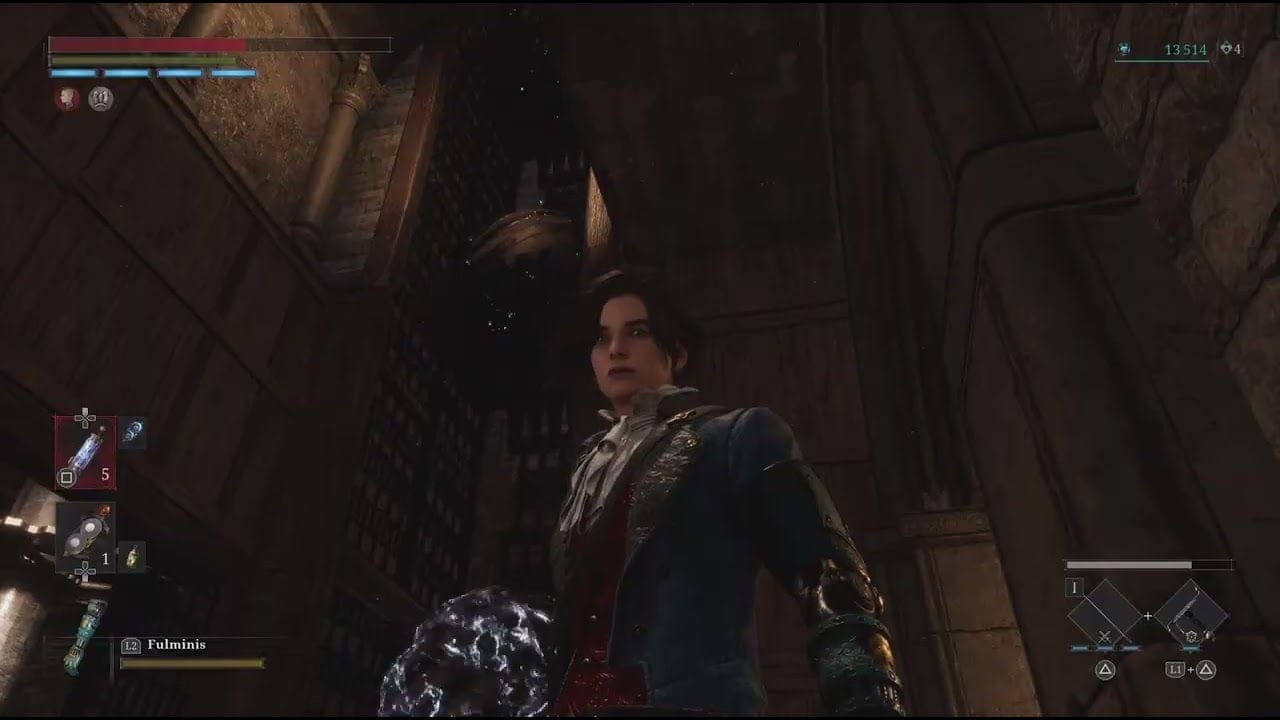Activate the Fulminis Legion Arm icon
Screen dimensions: 1280x720
coord(84,635)
